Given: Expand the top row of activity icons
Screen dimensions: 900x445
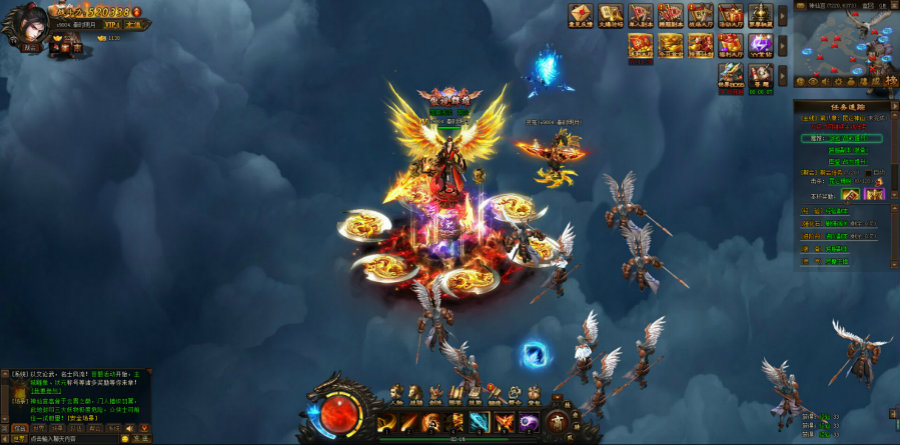Looking at the screenshot, I should pyautogui.click(x=782, y=16).
